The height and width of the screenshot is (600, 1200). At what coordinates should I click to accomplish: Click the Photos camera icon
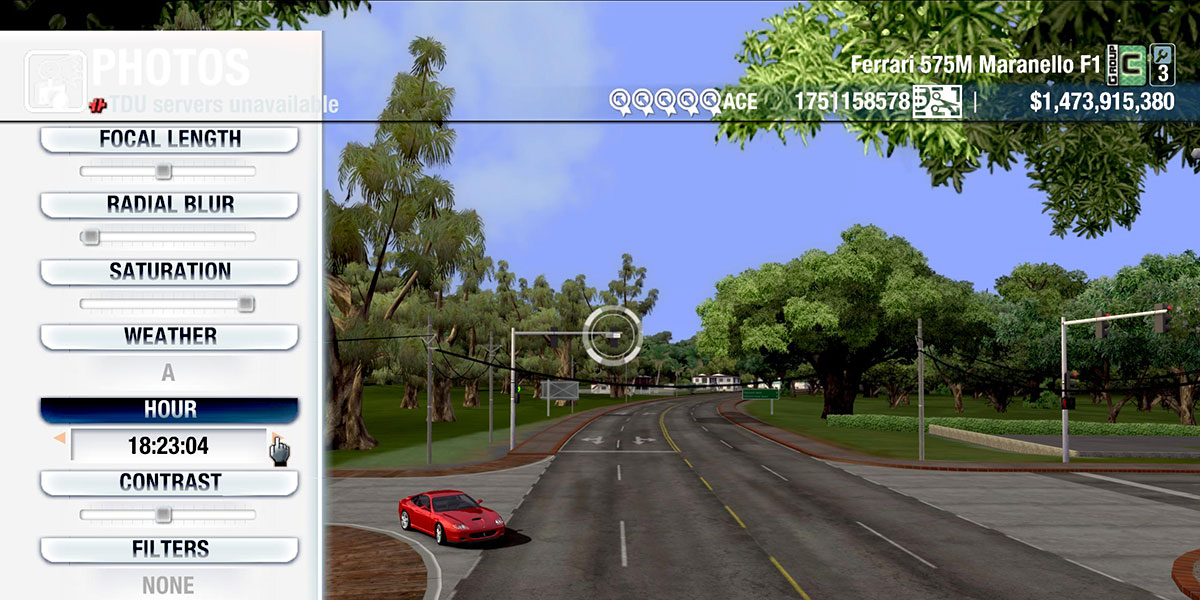coord(54,80)
